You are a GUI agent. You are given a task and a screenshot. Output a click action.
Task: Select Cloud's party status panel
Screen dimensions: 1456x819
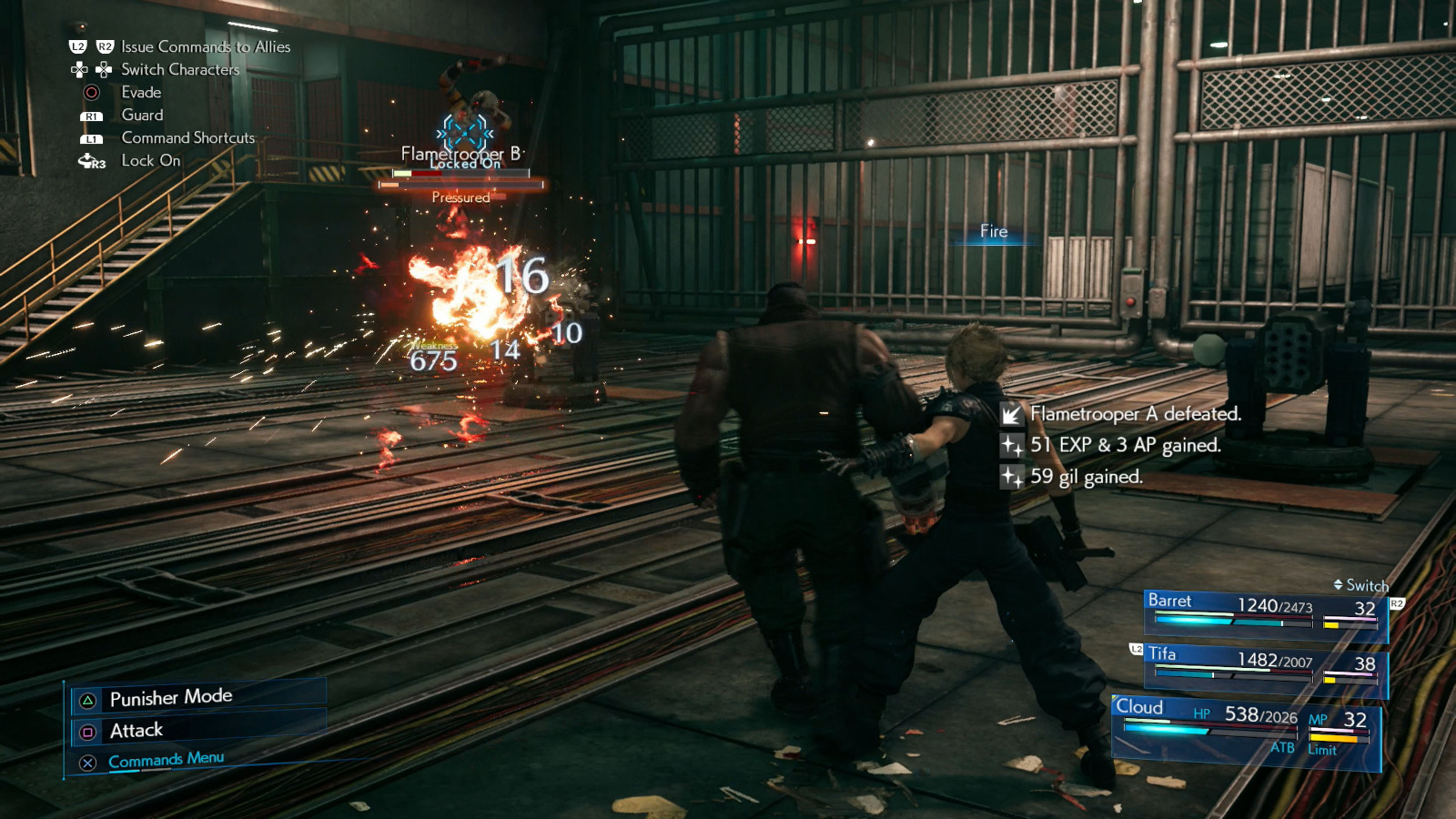(1246, 730)
